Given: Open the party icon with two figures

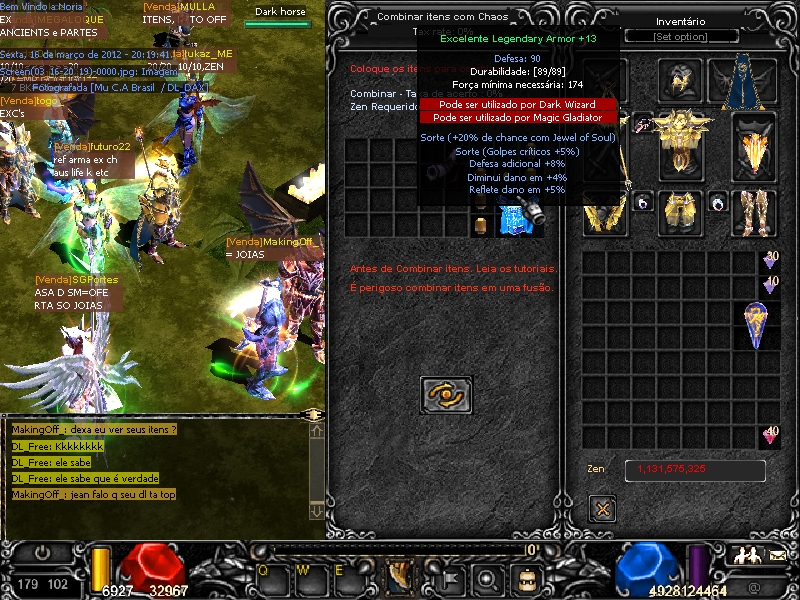Looking at the screenshot, I should tap(745, 555).
